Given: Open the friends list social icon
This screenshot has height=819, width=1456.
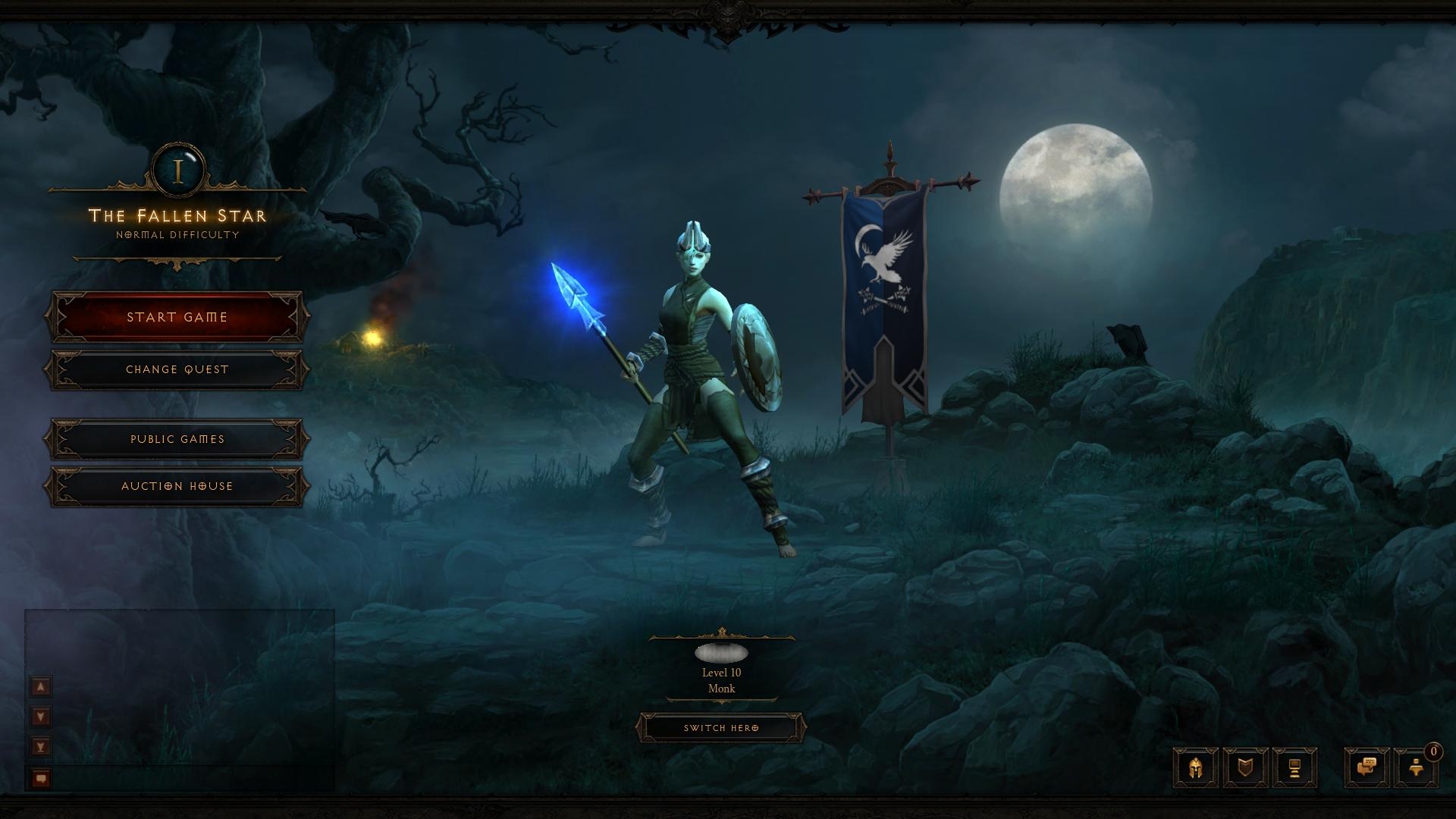Looking at the screenshot, I should 1415,767.
